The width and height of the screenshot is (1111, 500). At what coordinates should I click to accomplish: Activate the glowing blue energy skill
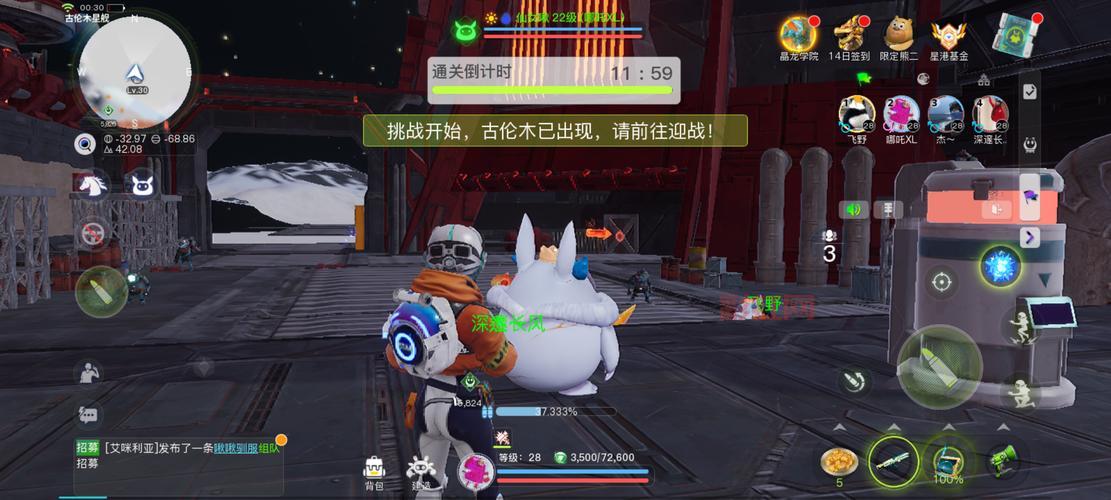[x=998, y=266]
